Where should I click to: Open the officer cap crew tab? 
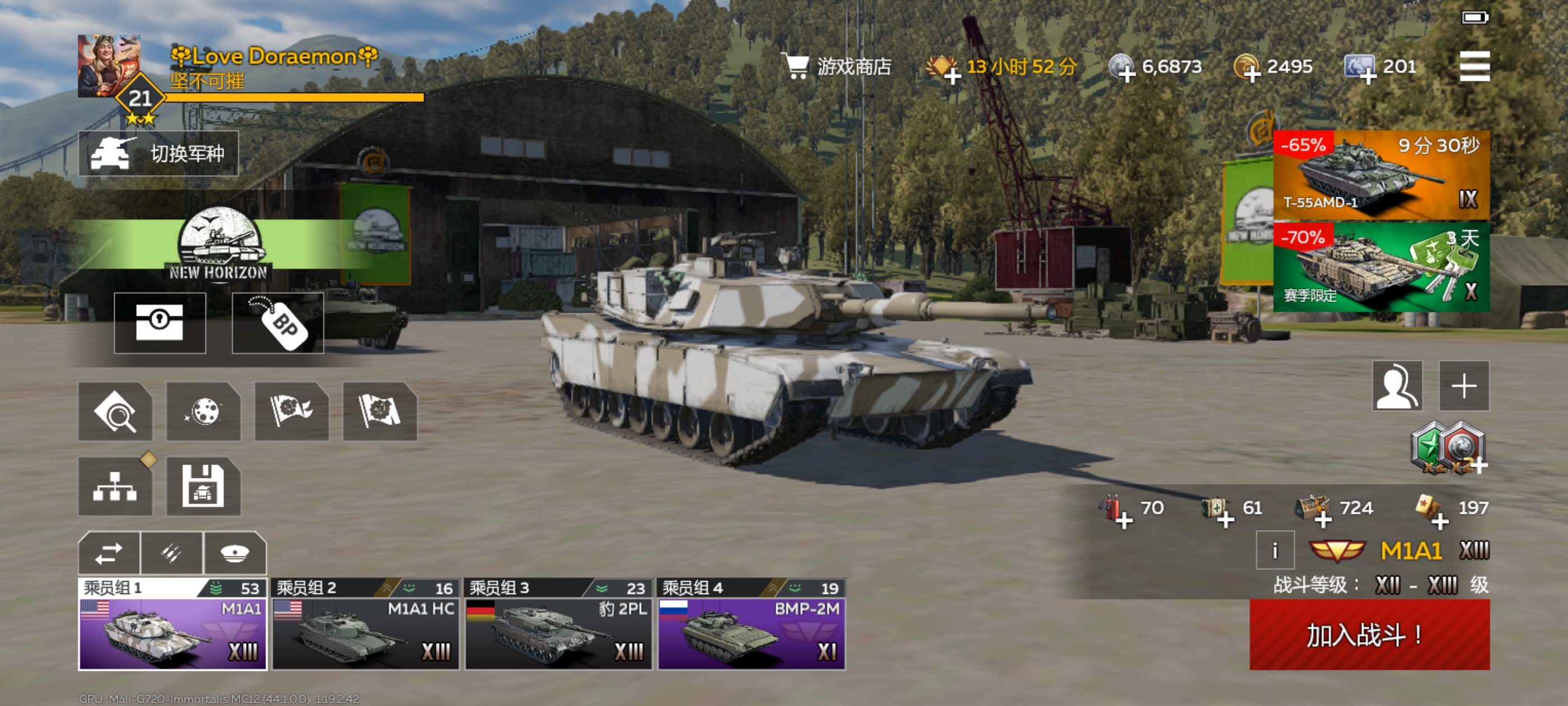(235, 553)
